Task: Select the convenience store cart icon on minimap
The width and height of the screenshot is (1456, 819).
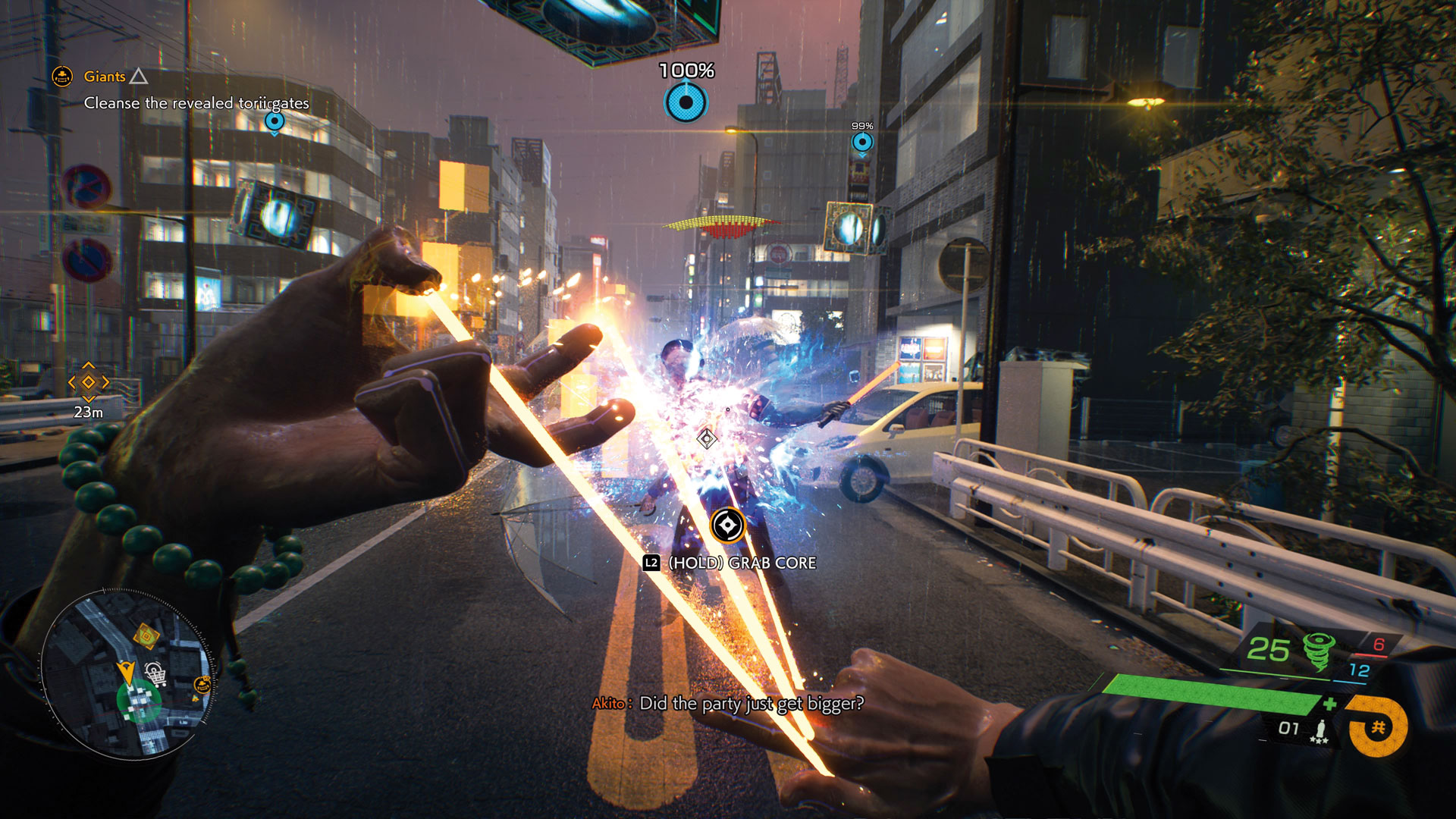Action: pos(155,673)
